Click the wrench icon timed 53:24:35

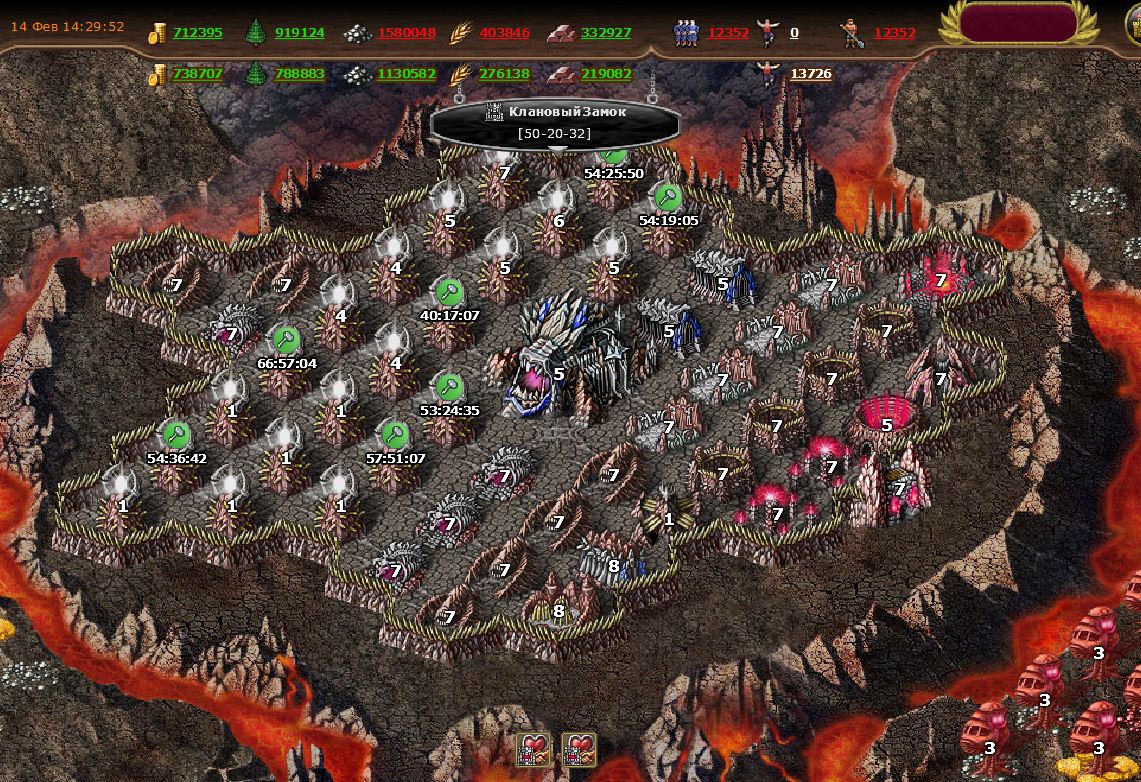450,387
